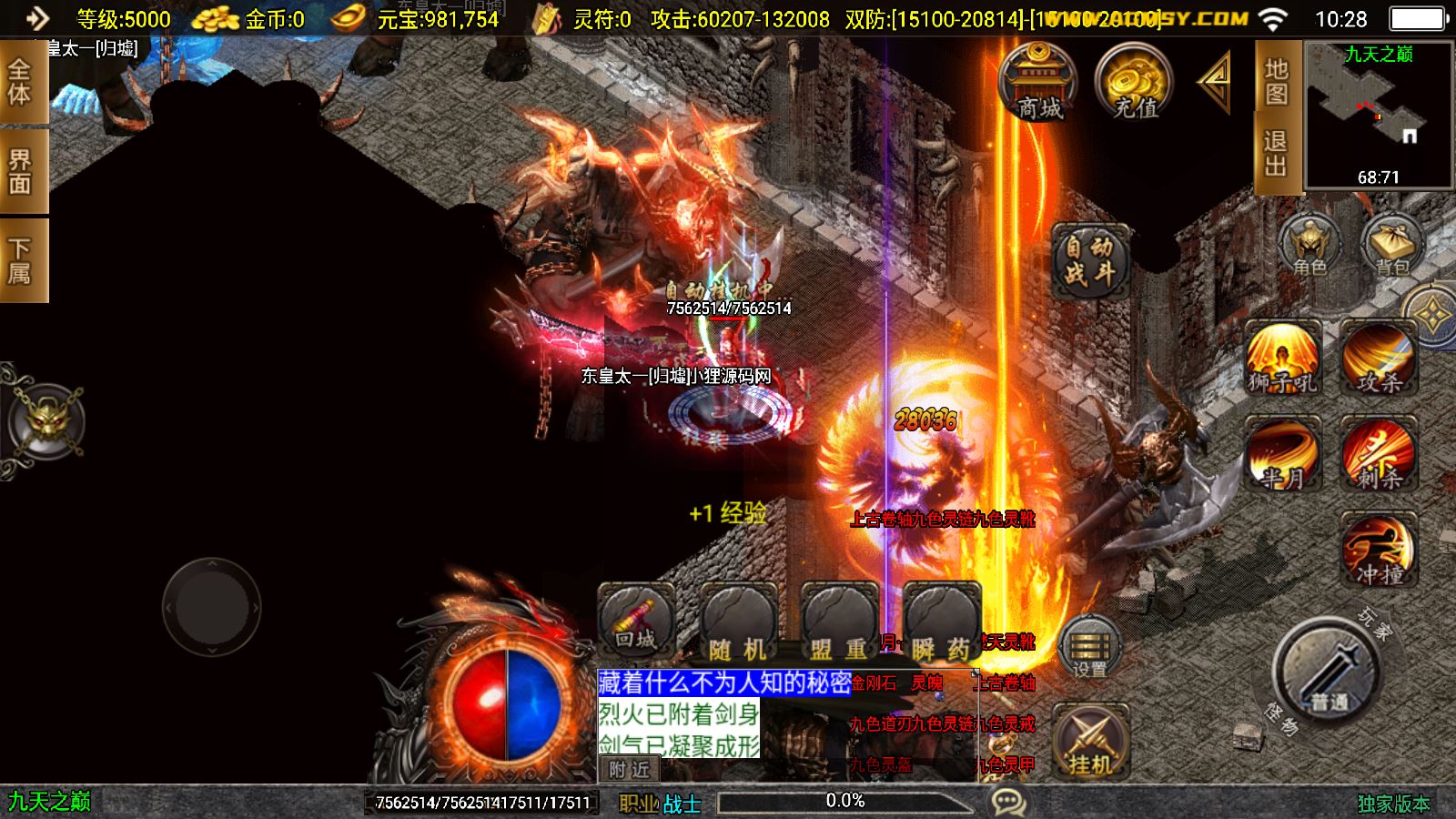The height and width of the screenshot is (819, 1456).
Task: Open the 充值 recharge screen
Action: pyautogui.click(x=1134, y=82)
